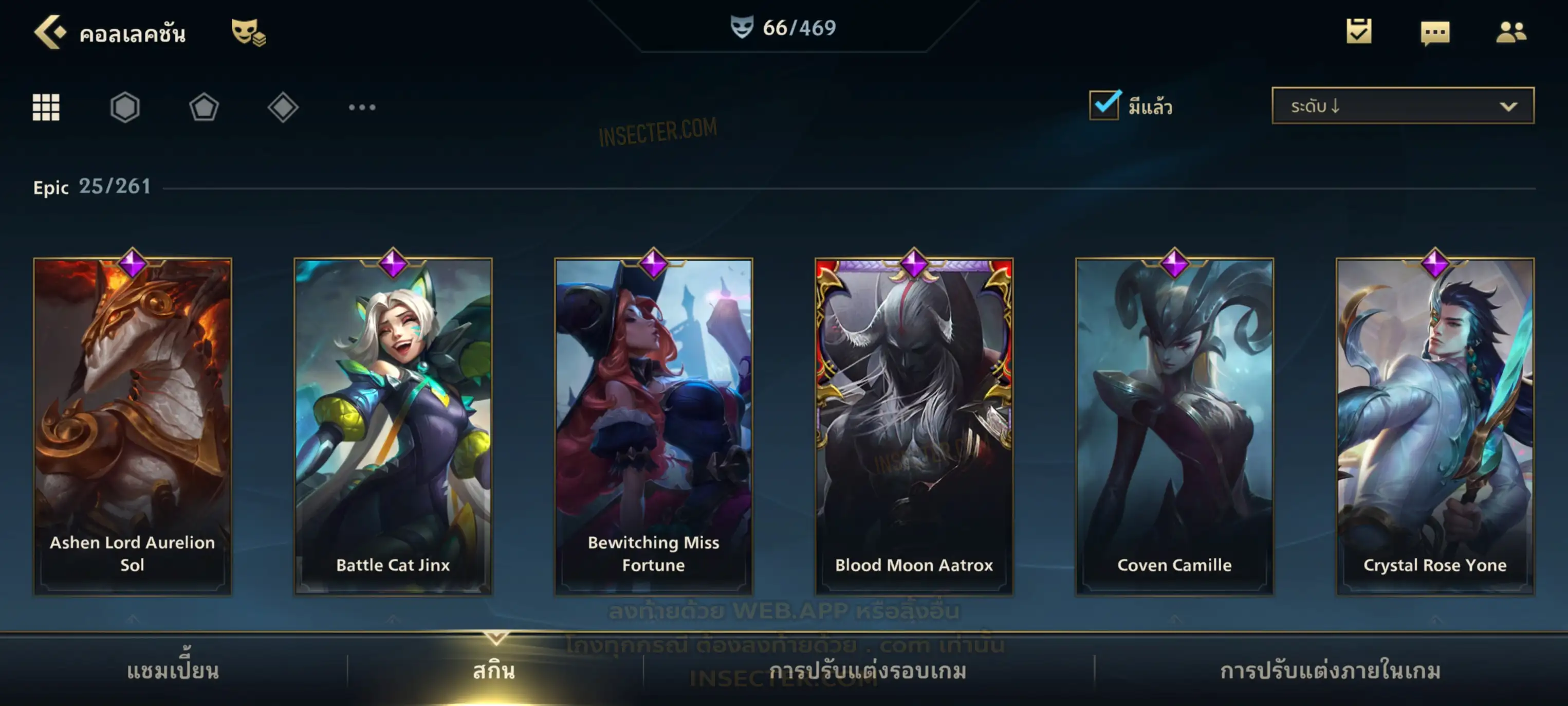This screenshot has width=1568, height=706.
Task: Open the chat speech bubble
Action: 1435,33
